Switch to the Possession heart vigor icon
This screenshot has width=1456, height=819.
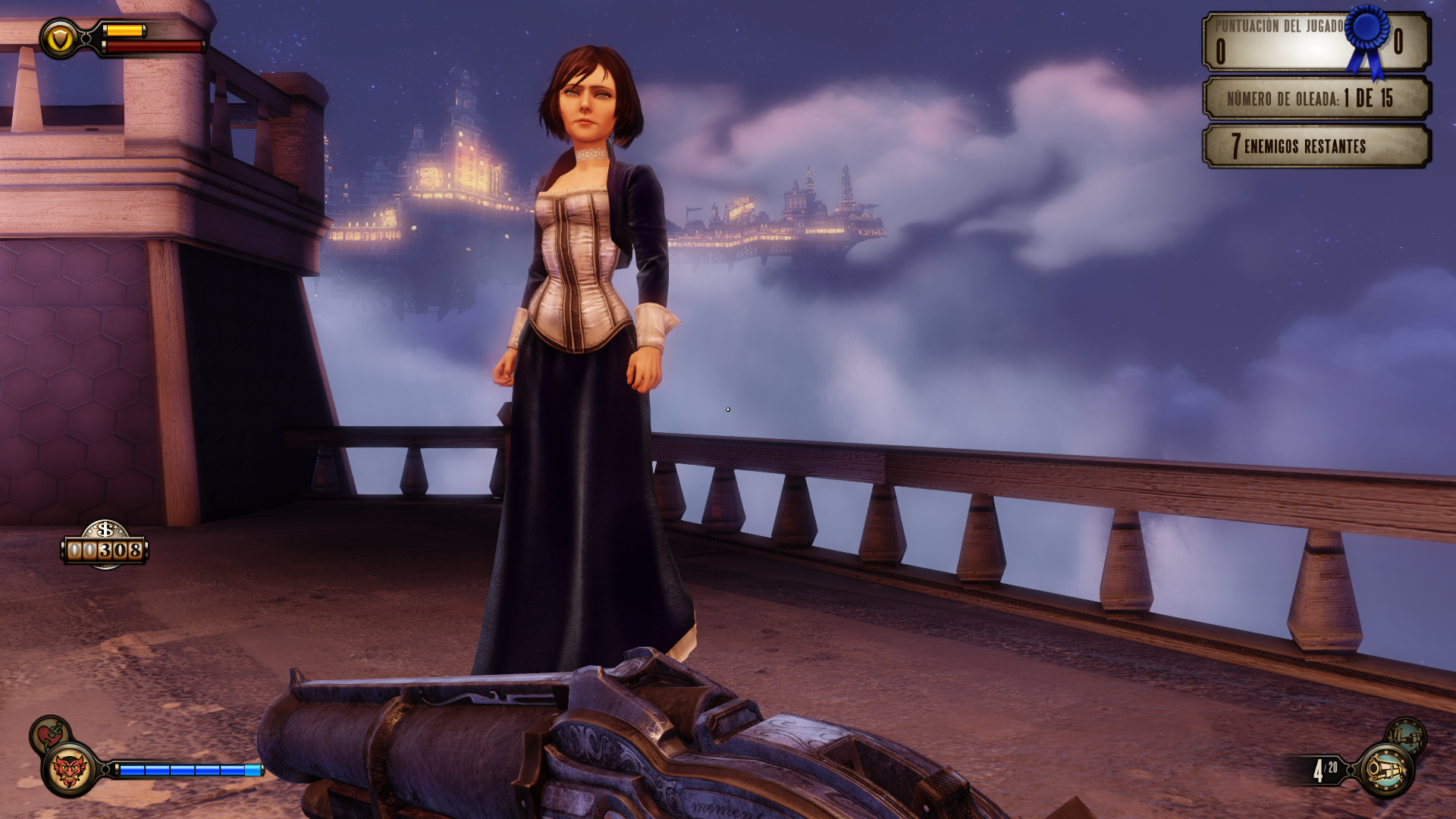[x=49, y=733]
